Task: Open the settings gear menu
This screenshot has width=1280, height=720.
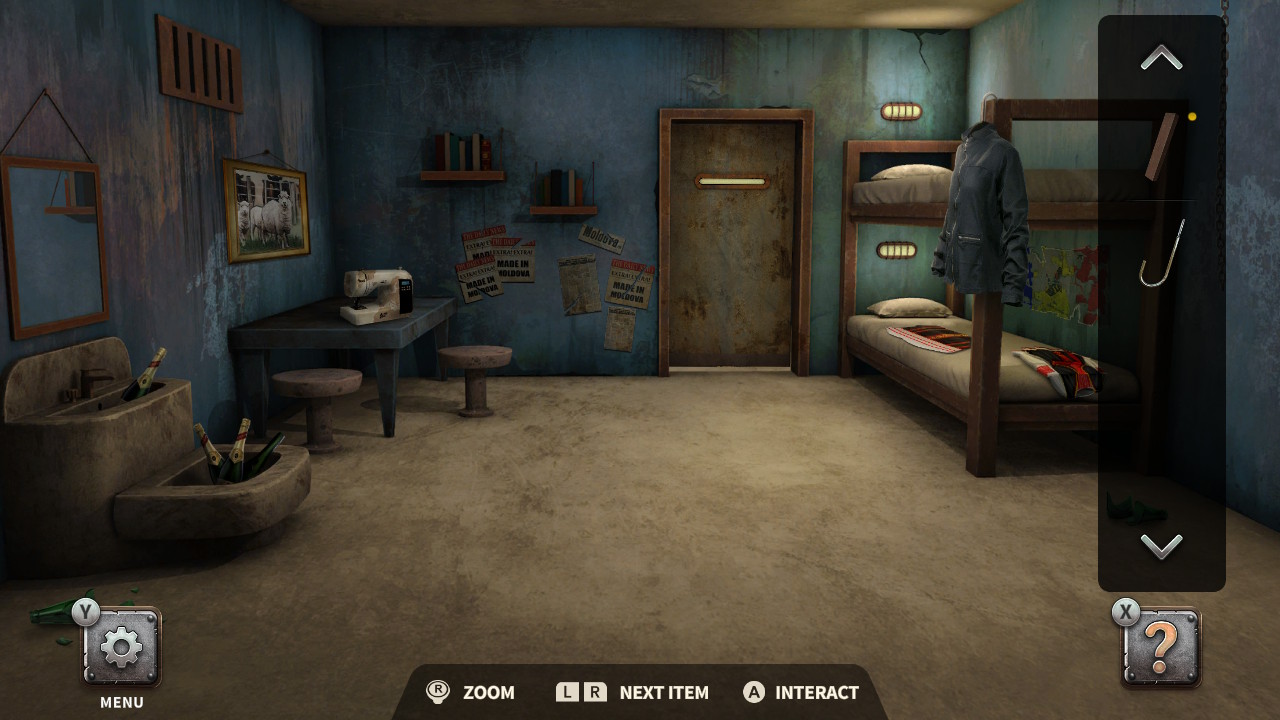Action: 120,646
